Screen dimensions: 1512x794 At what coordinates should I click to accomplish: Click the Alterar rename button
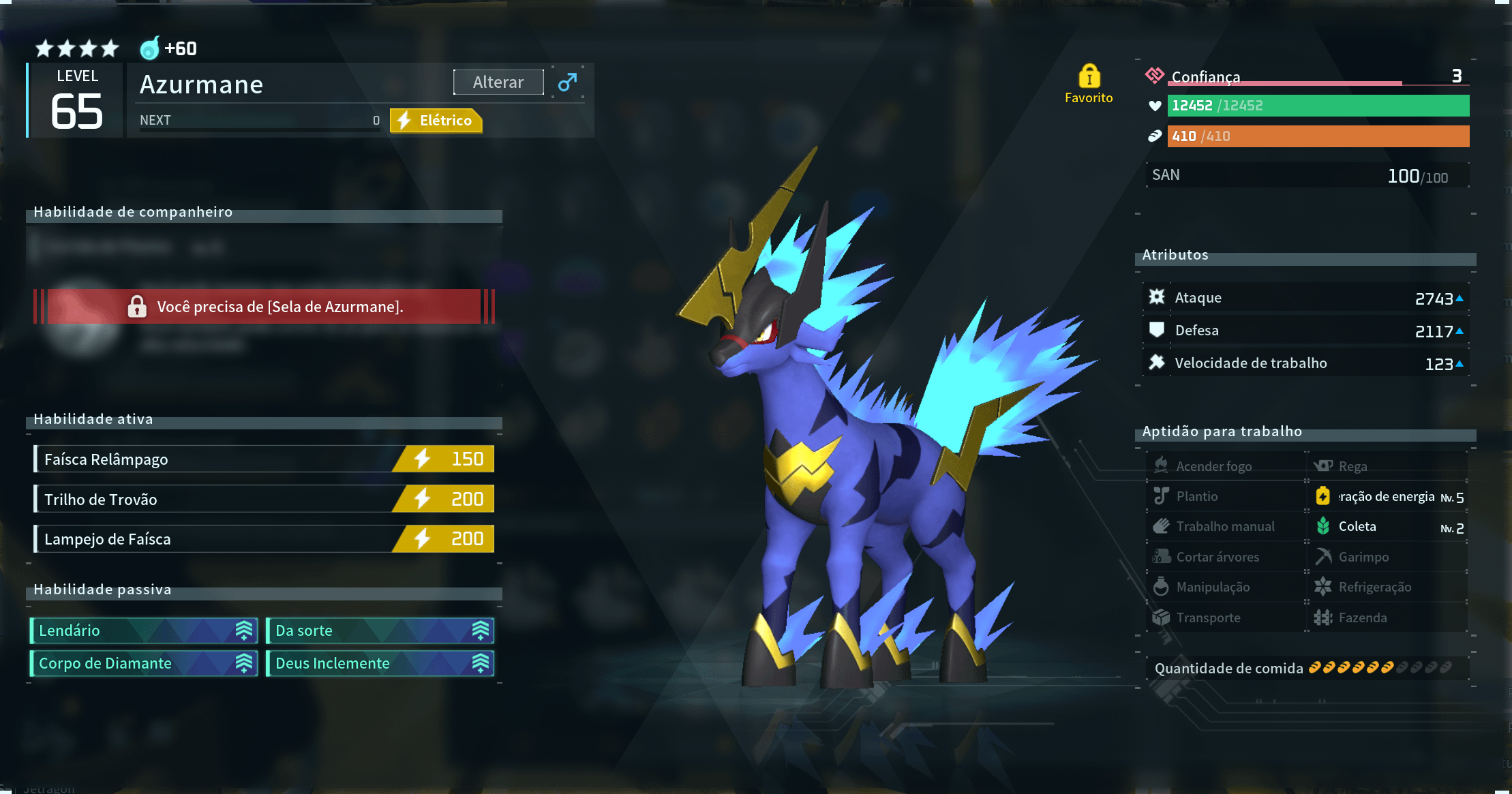[x=498, y=82]
